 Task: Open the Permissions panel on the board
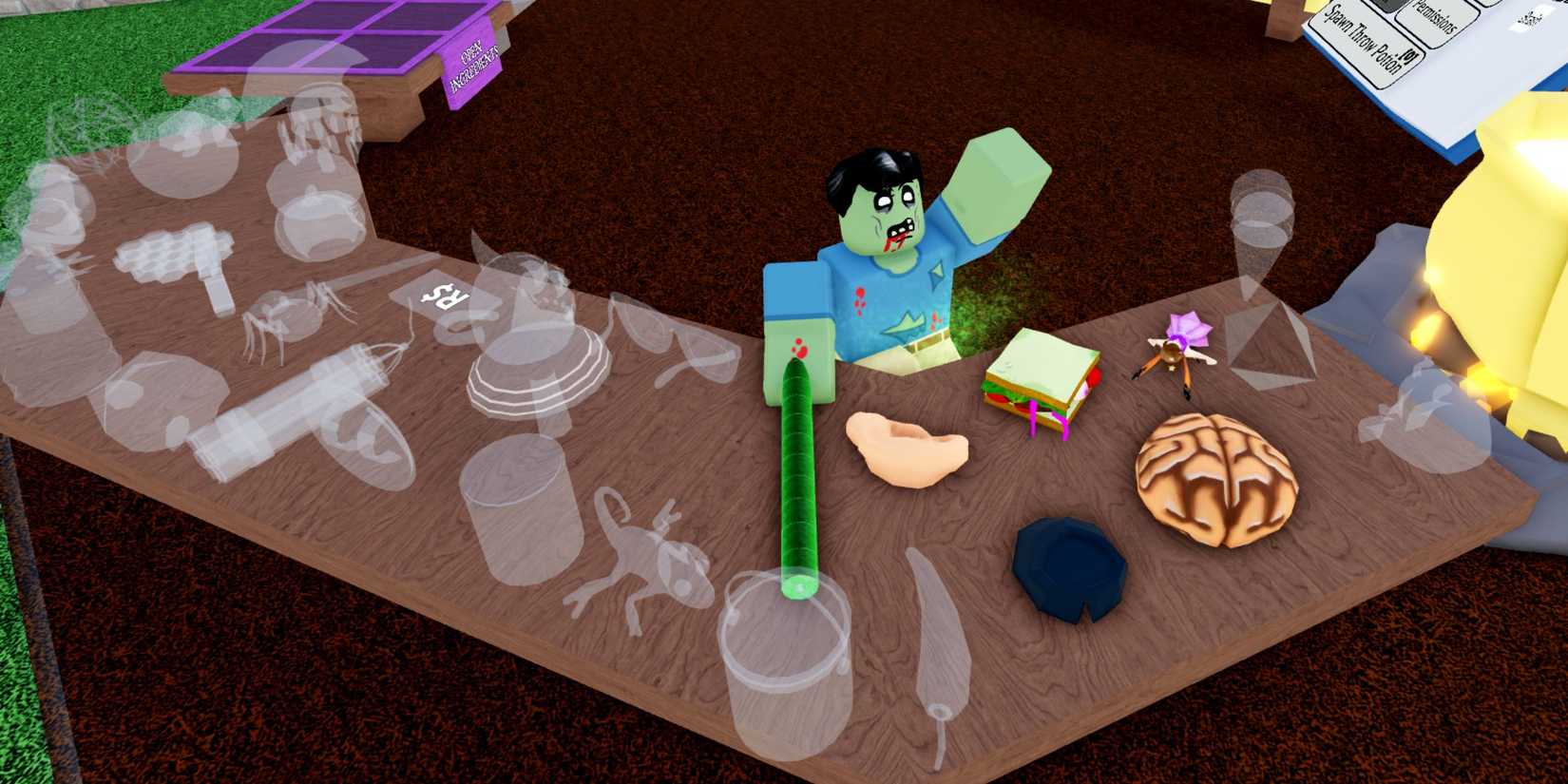coord(1438,17)
